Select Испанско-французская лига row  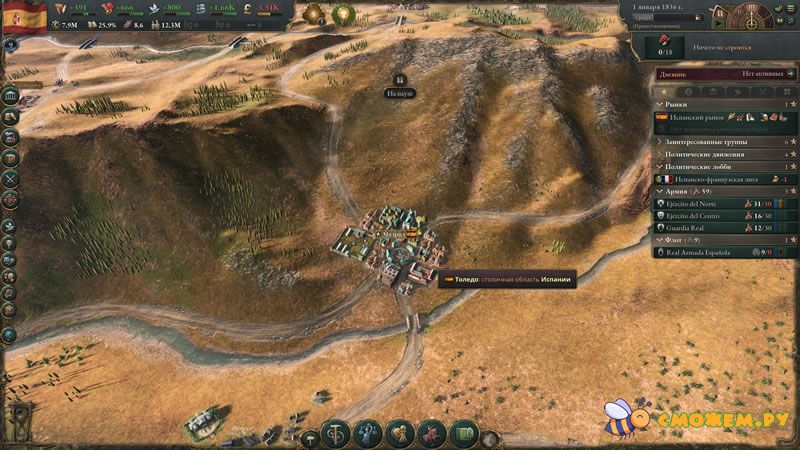coord(711,179)
